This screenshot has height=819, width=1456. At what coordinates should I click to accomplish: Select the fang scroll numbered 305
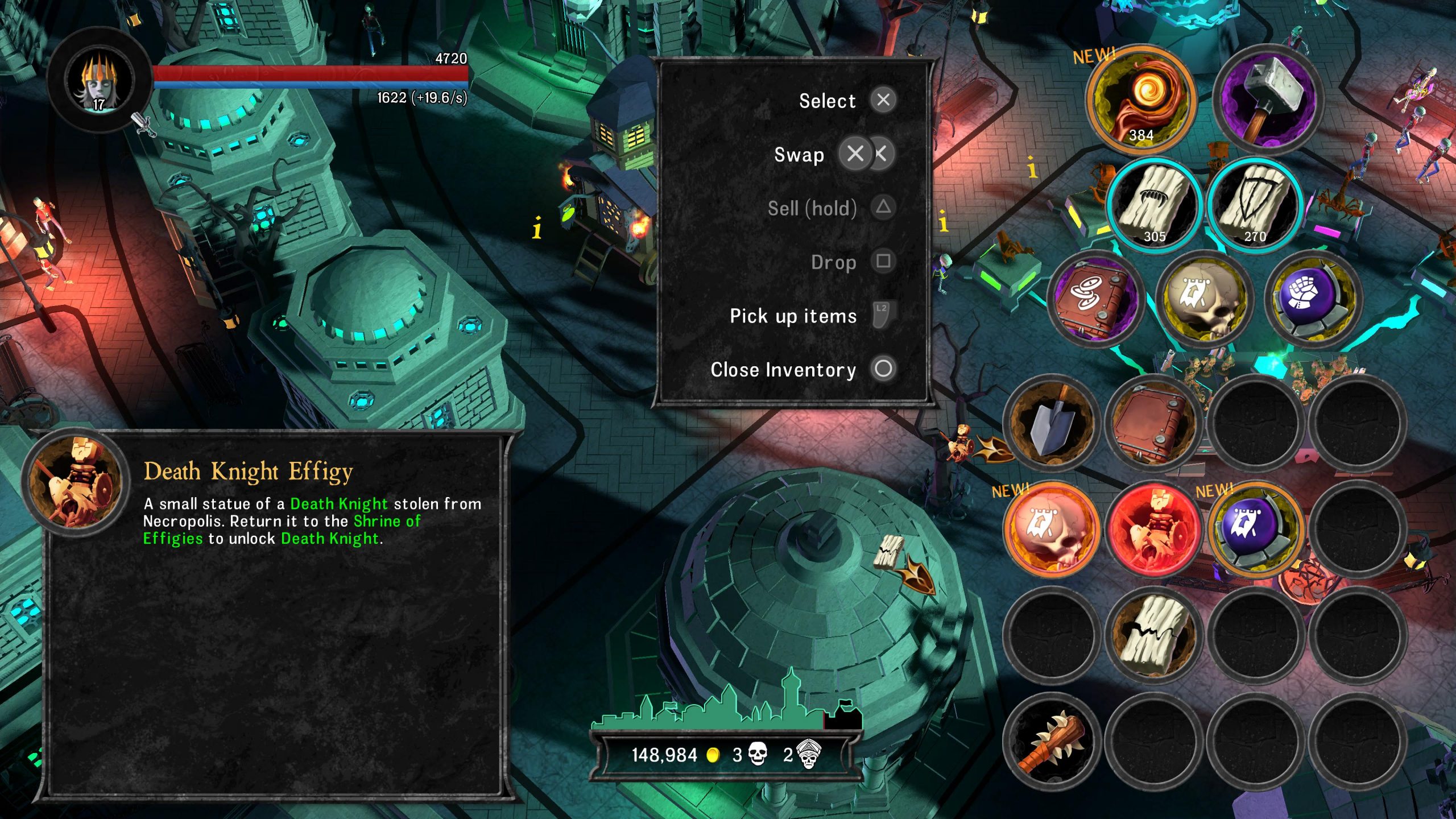(x=1155, y=205)
